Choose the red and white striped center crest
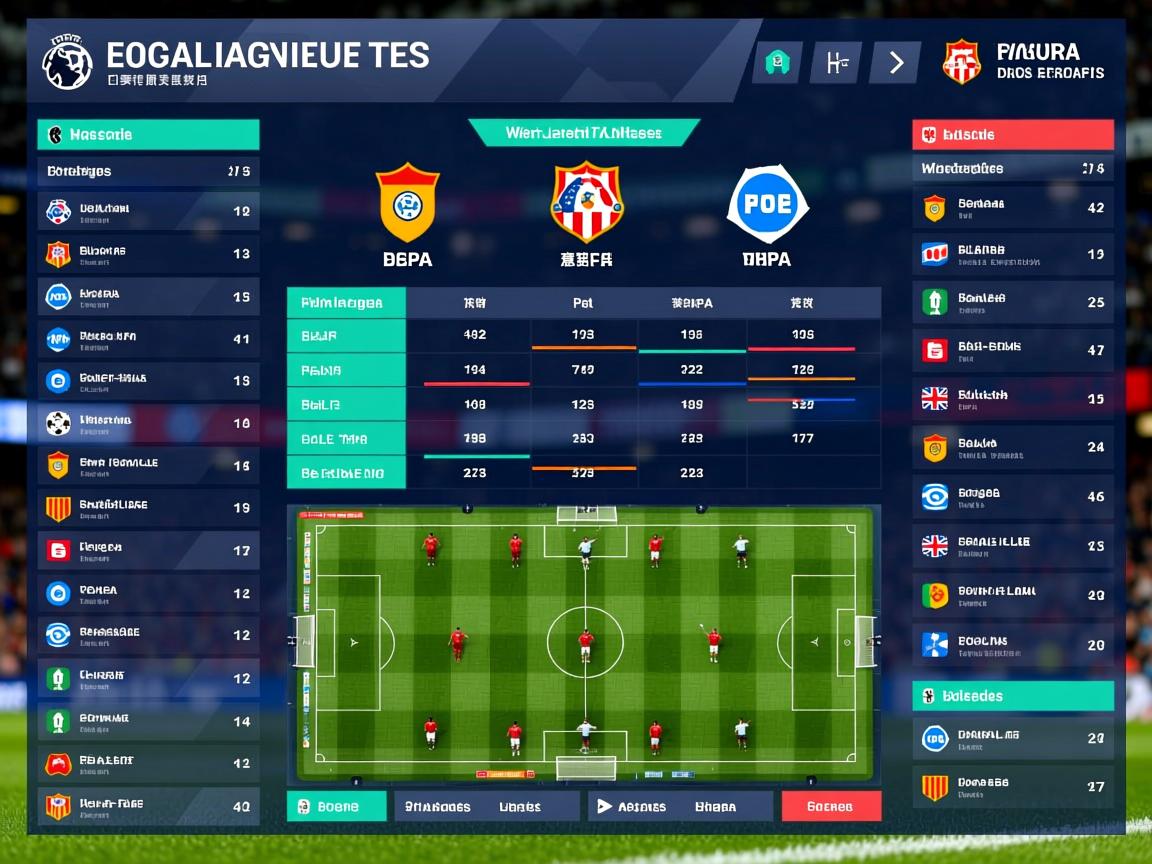This screenshot has width=1152, height=864. pyautogui.click(x=587, y=202)
